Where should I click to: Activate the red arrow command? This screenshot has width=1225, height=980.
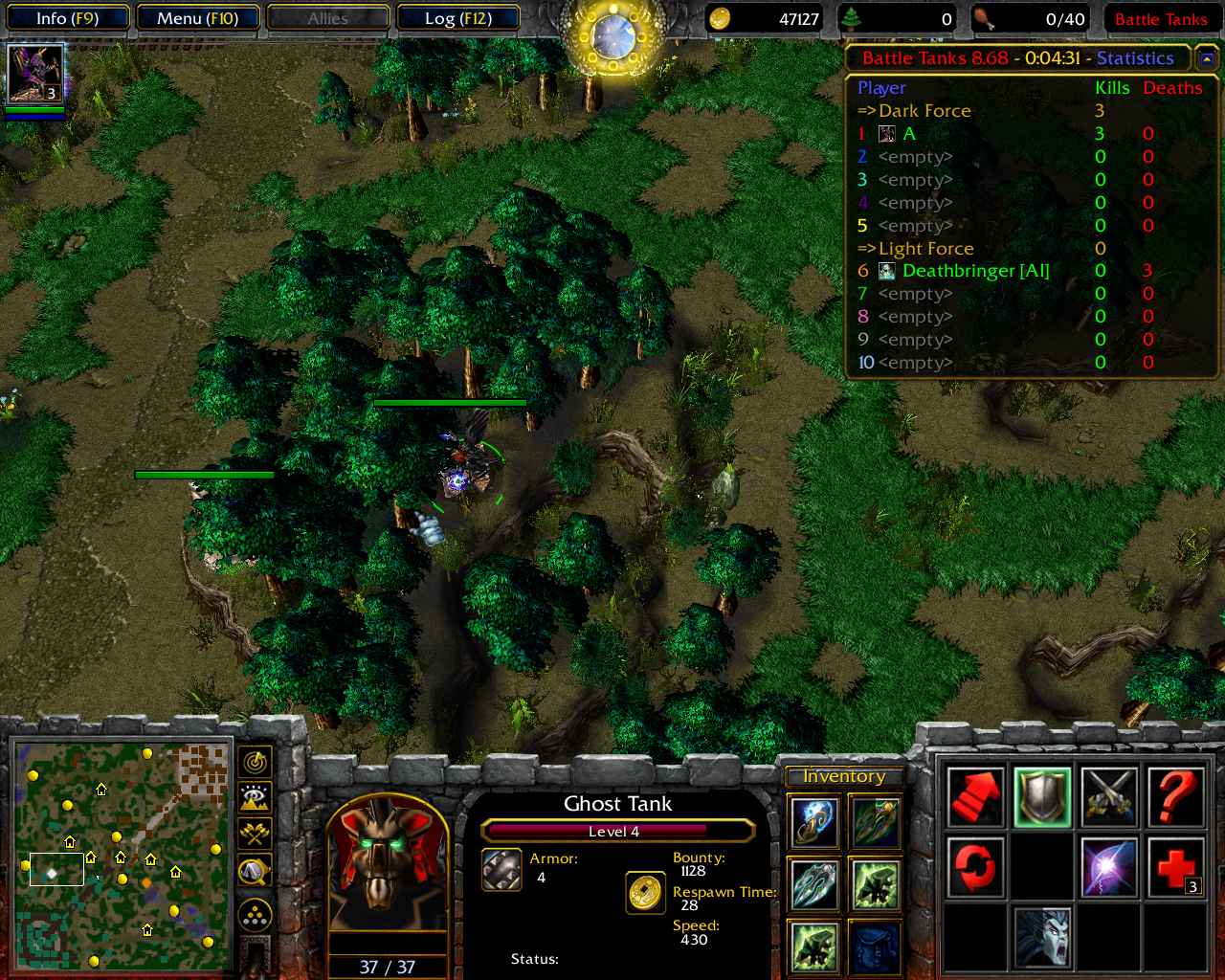point(975,796)
